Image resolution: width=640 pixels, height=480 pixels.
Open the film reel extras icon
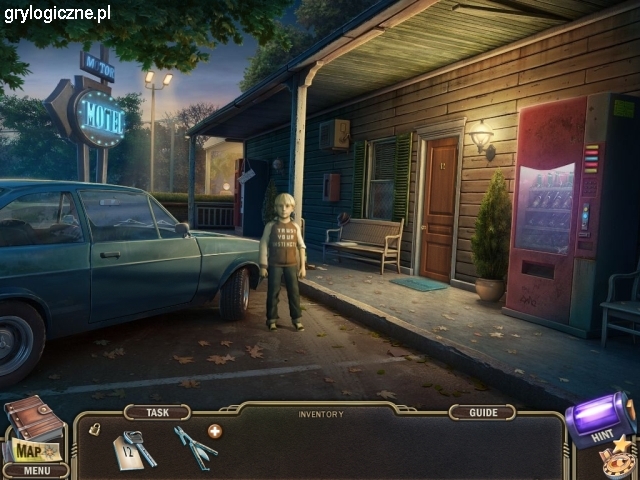[618, 462]
